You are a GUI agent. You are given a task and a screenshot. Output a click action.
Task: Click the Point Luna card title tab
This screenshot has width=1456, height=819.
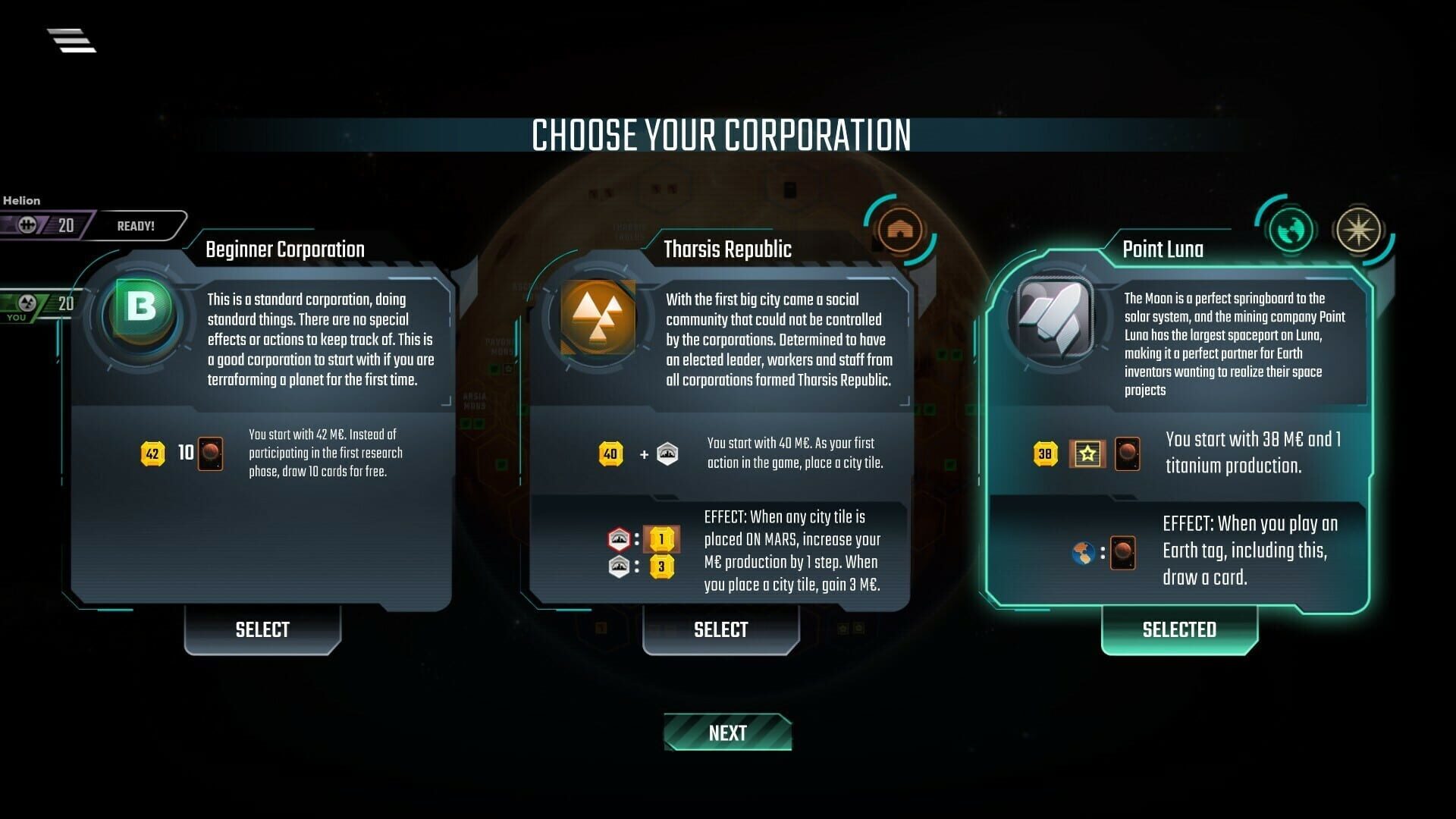(1163, 249)
